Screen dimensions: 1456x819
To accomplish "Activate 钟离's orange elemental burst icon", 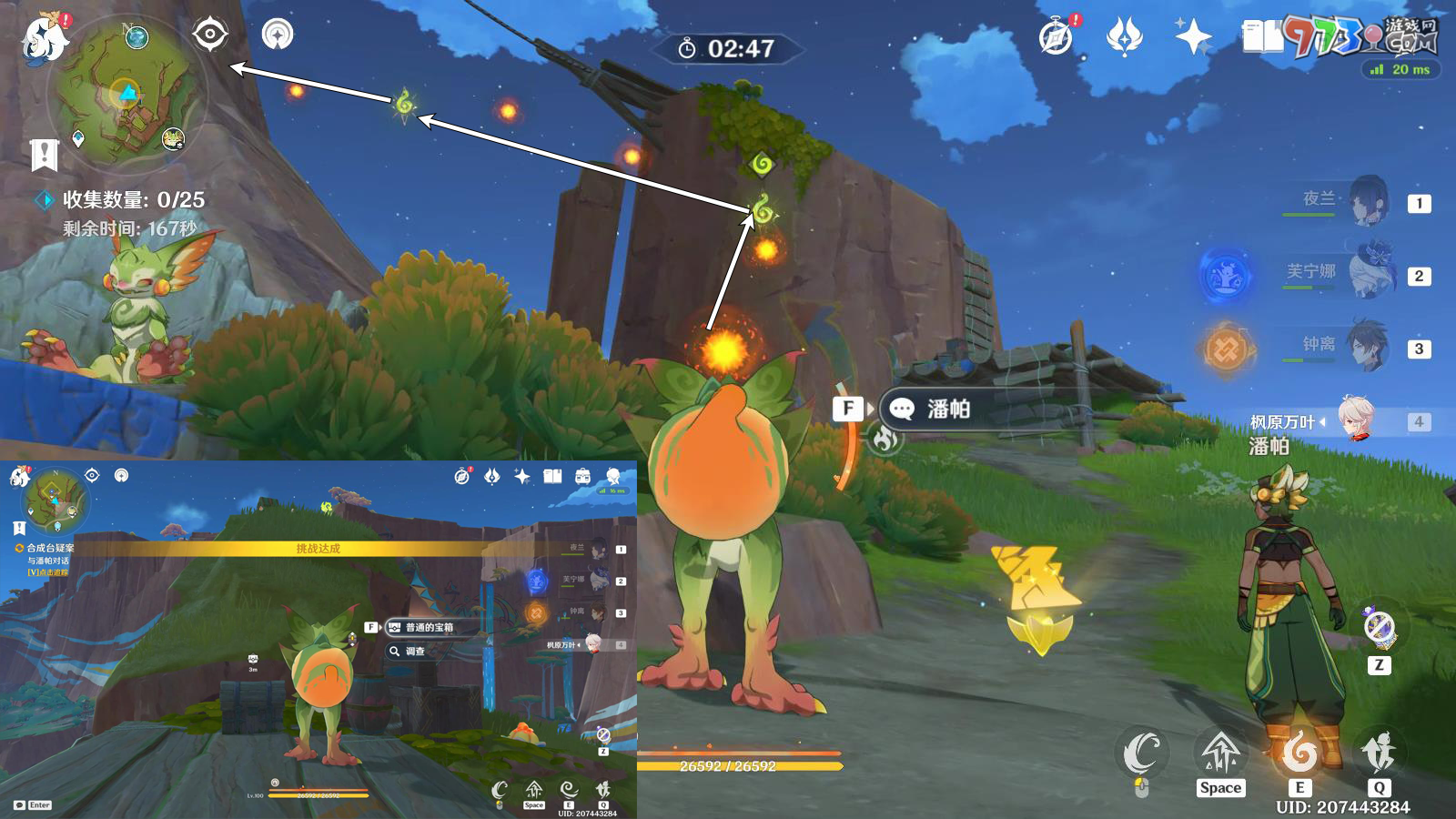I will click(1226, 349).
